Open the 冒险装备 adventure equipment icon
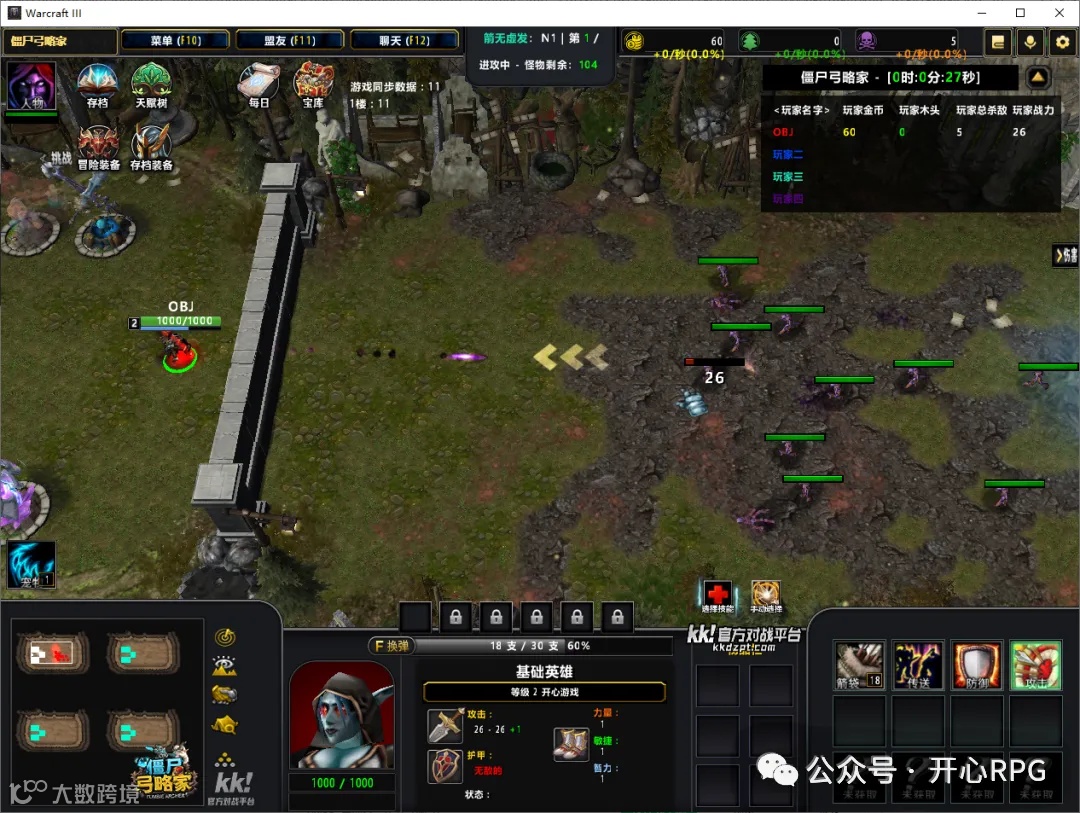The image size is (1080, 813). pyautogui.click(x=98, y=146)
